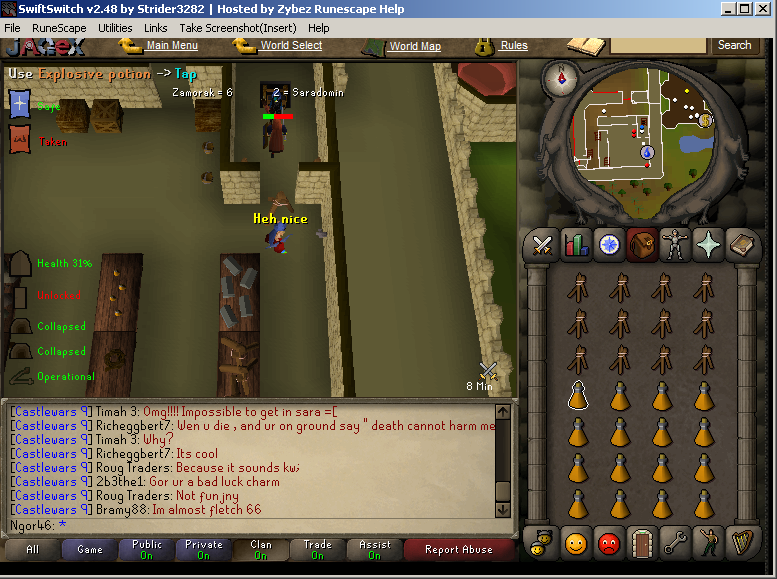Open the Main Menu link
Viewport: 777px width, 579px height.
pyautogui.click(x=171, y=45)
